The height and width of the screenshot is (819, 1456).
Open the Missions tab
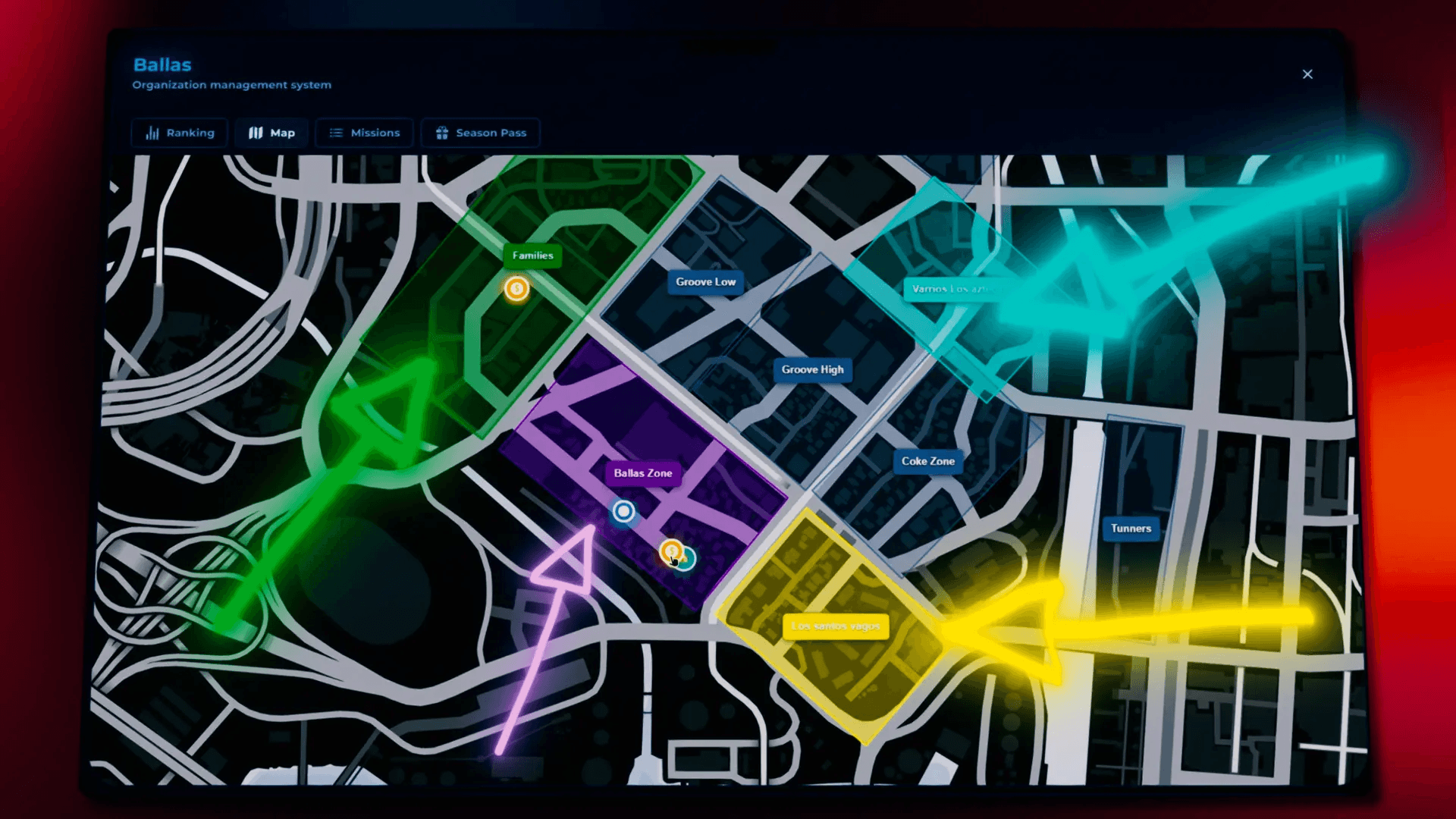point(365,133)
